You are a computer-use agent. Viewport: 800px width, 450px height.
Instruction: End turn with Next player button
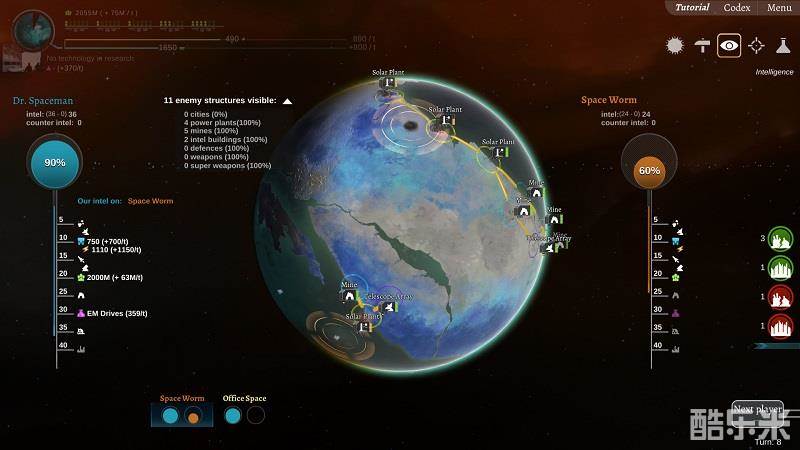[x=757, y=410]
